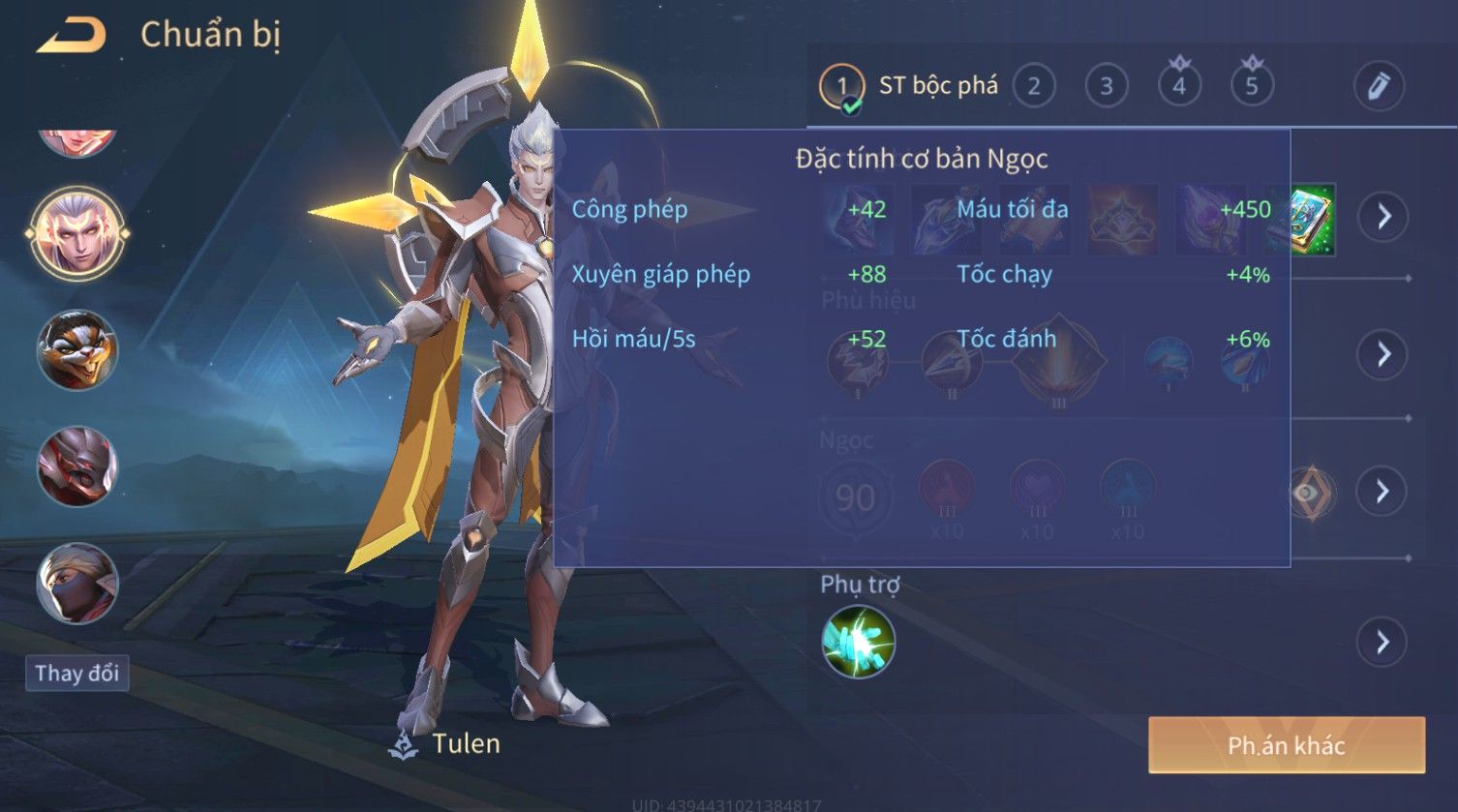This screenshot has height=812, width=1458.
Task: Pick the red-armored hero portrait
Action: (76, 466)
